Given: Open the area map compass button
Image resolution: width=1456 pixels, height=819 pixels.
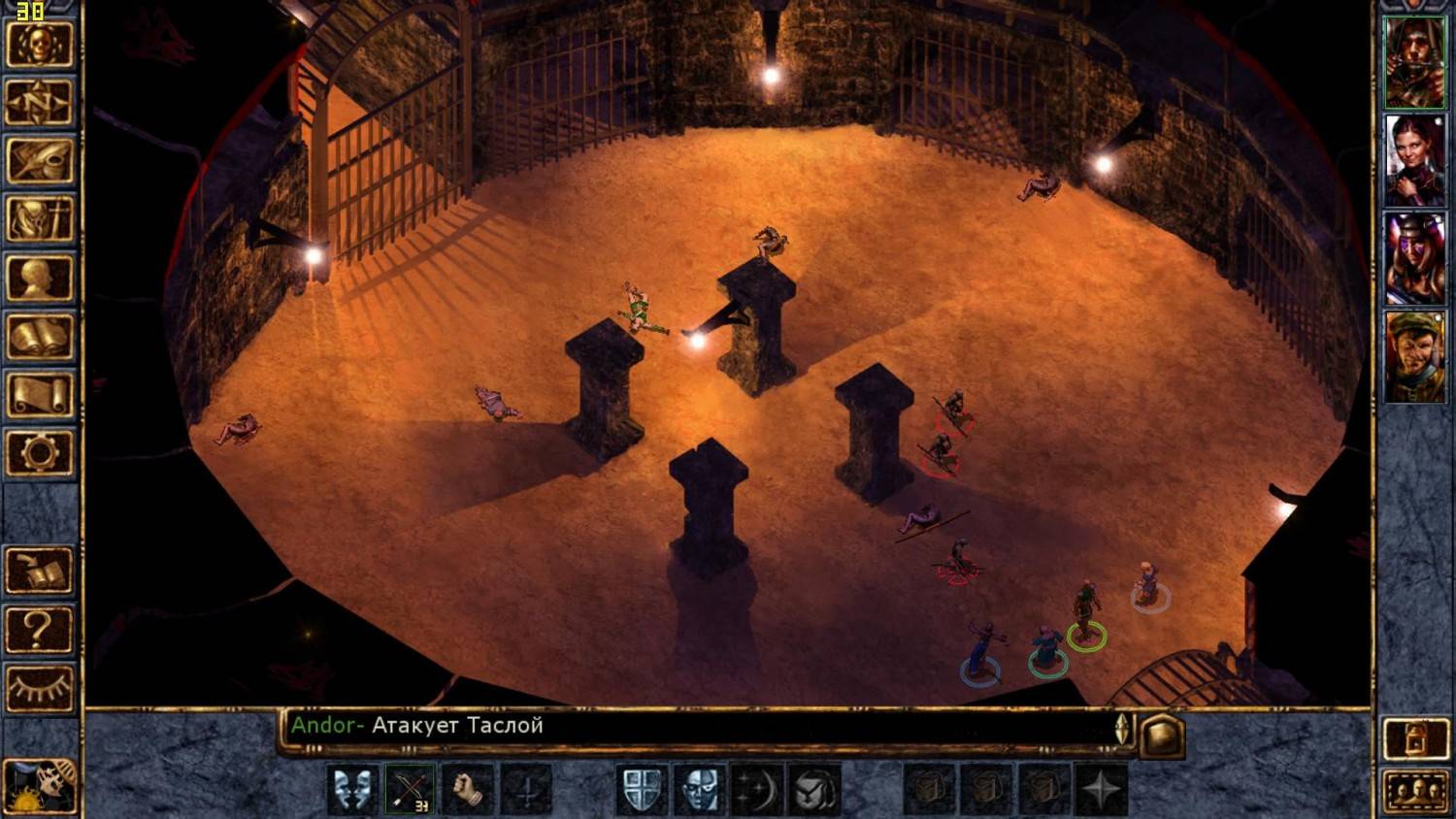Looking at the screenshot, I should click(40, 102).
